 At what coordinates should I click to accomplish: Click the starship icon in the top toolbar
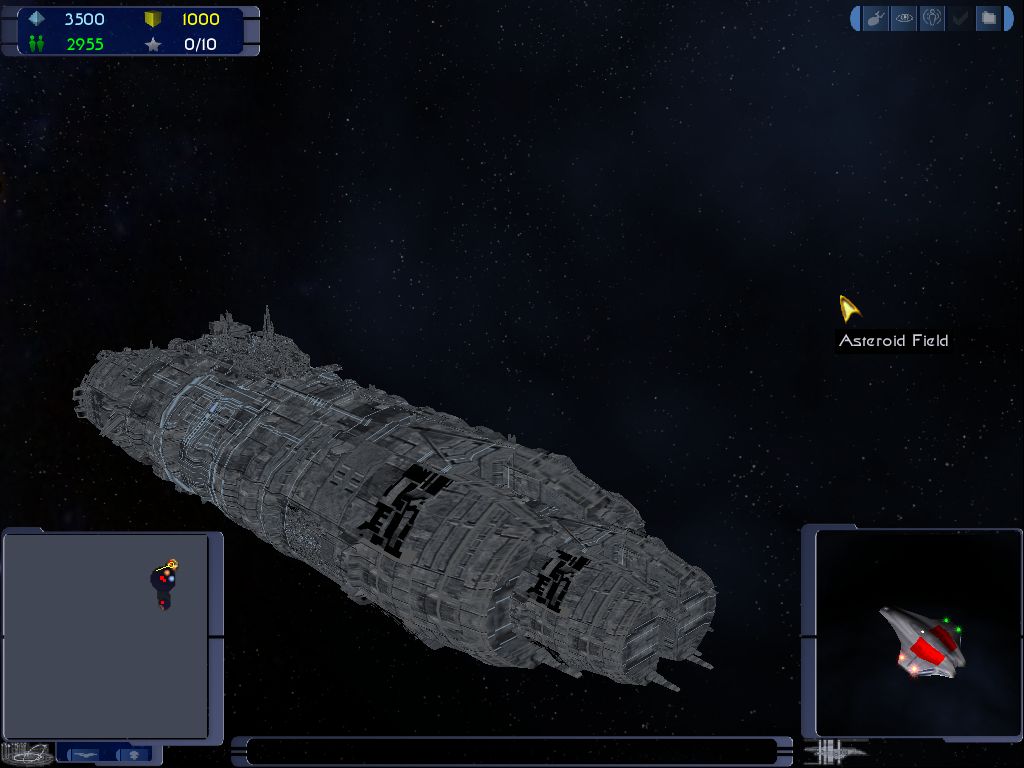pos(876,18)
